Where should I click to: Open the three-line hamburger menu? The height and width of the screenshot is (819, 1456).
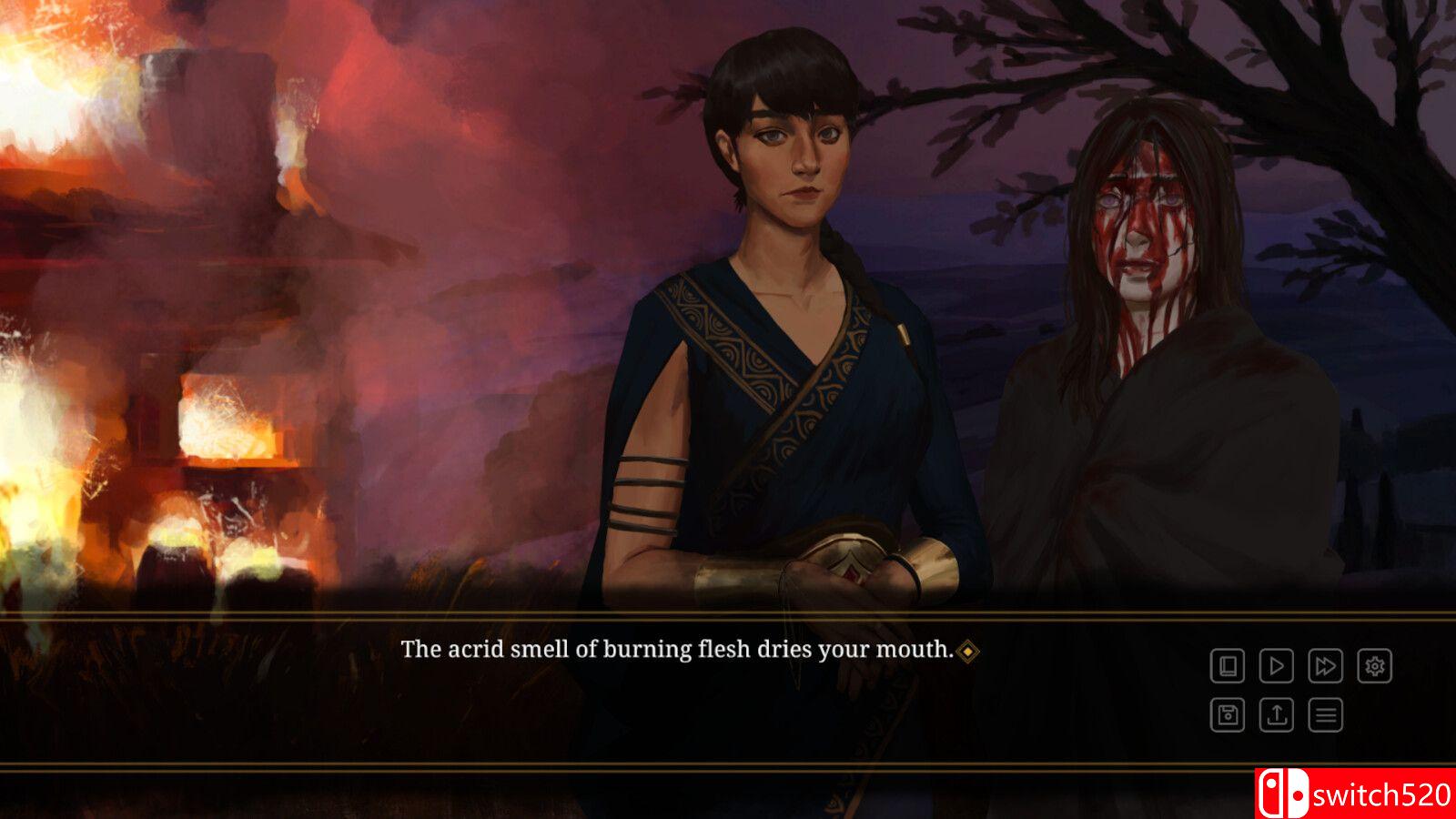[1325, 715]
